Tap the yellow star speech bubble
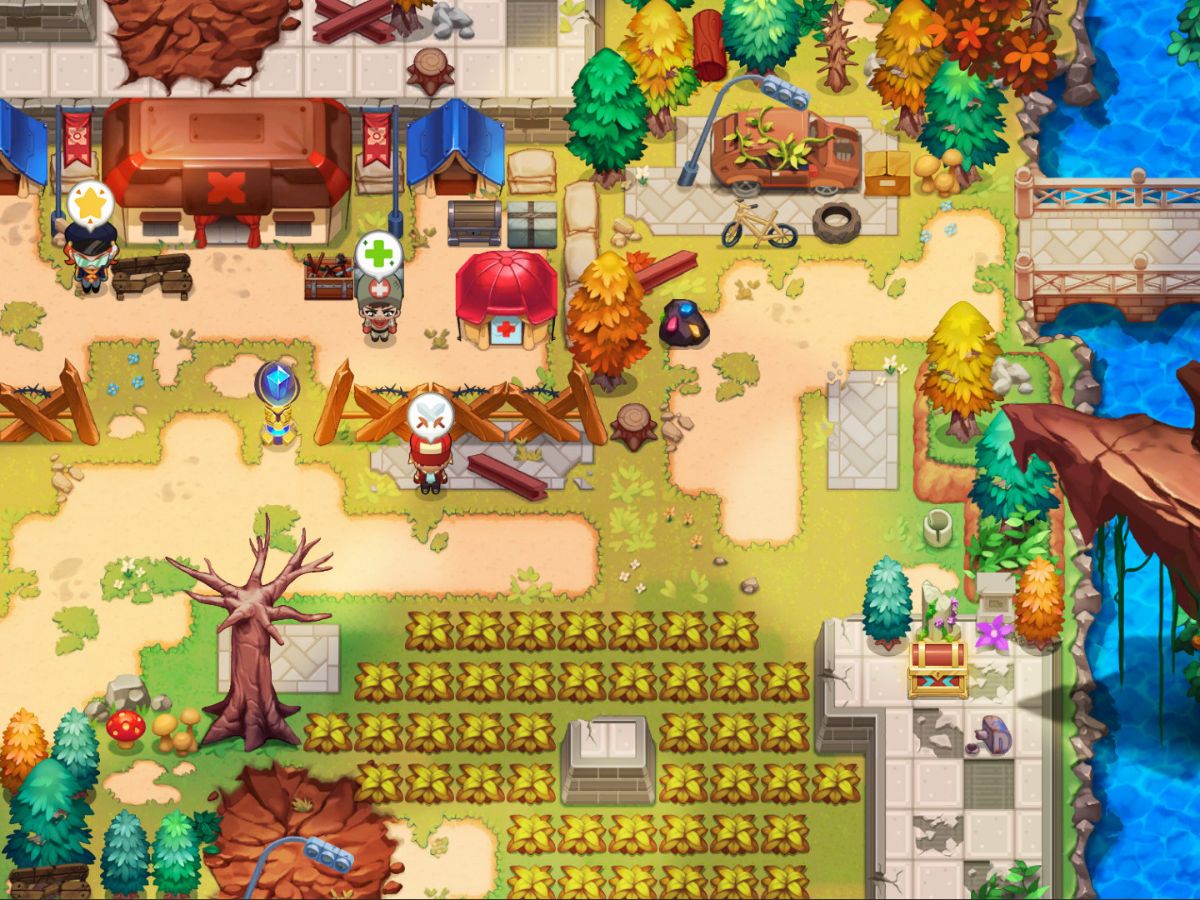The image size is (1200, 900). click(x=91, y=203)
